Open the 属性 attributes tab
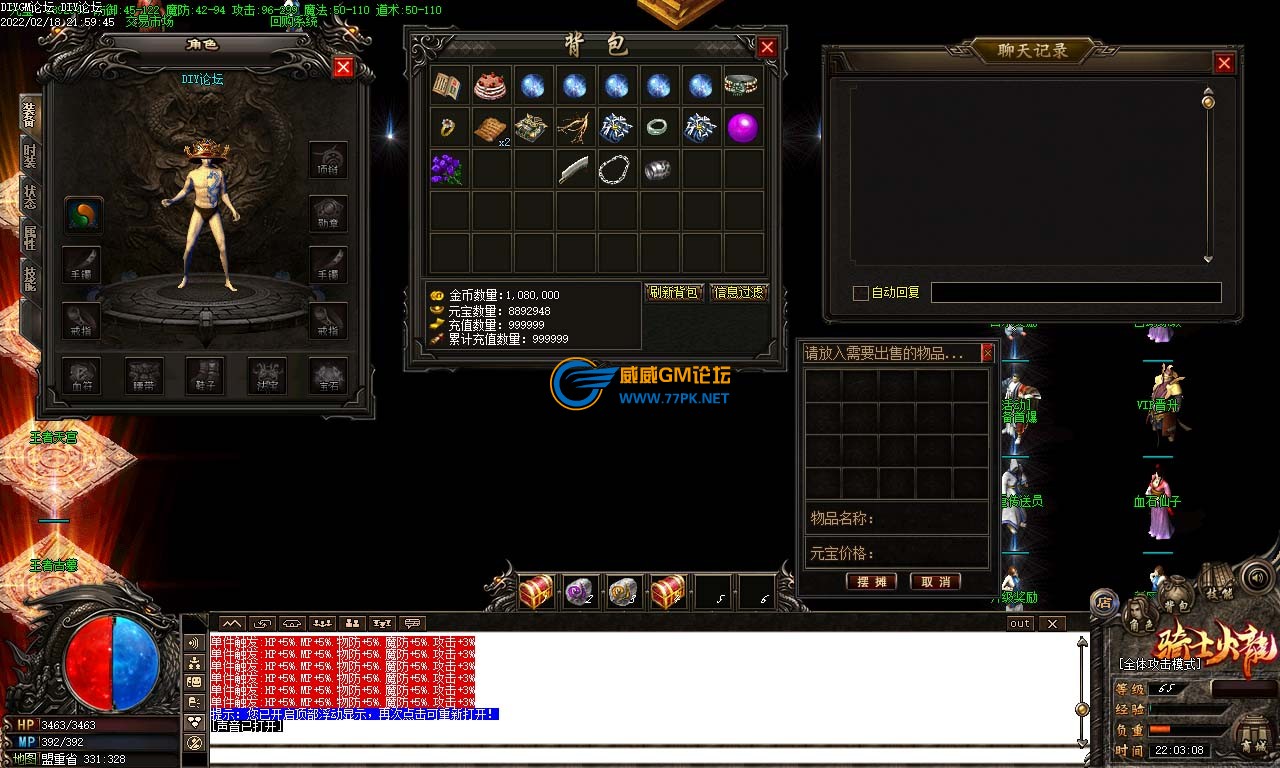This screenshot has height=768, width=1280. tap(30, 238)
